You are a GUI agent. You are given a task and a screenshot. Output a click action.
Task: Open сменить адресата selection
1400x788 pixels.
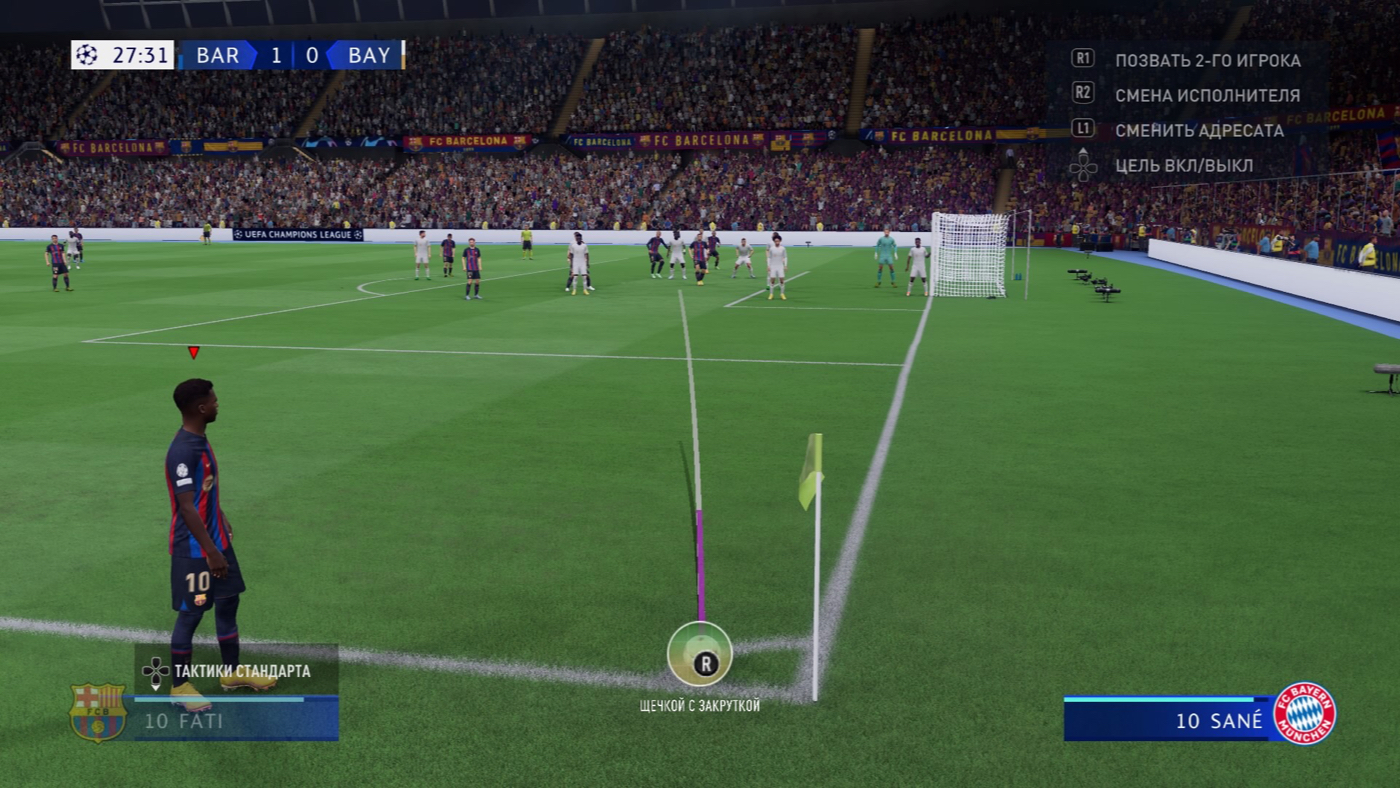coord(1202,130)
